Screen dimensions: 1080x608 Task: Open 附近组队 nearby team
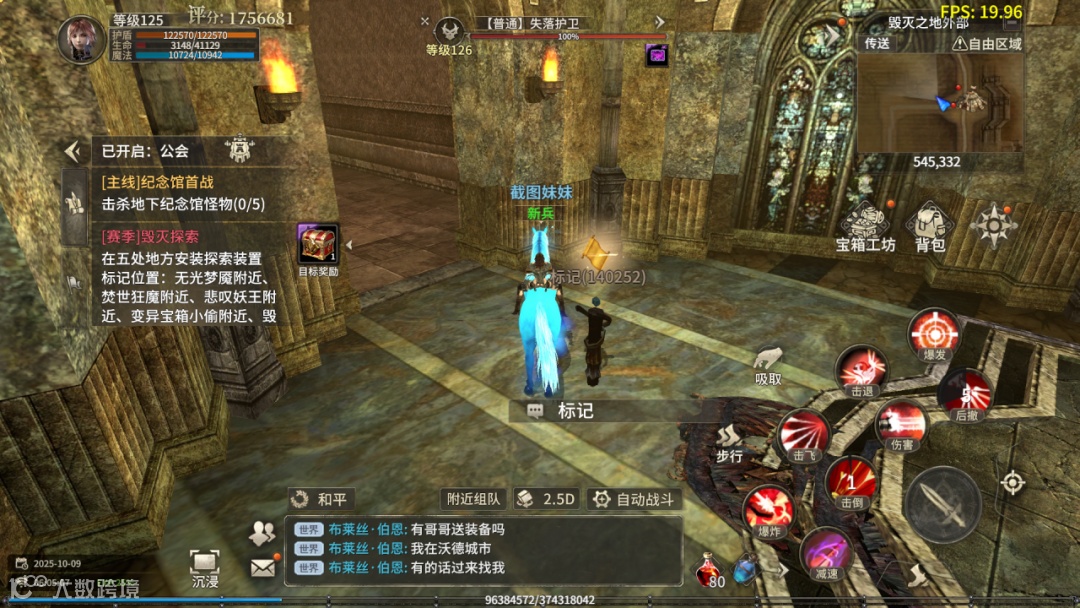coord(473,499)
